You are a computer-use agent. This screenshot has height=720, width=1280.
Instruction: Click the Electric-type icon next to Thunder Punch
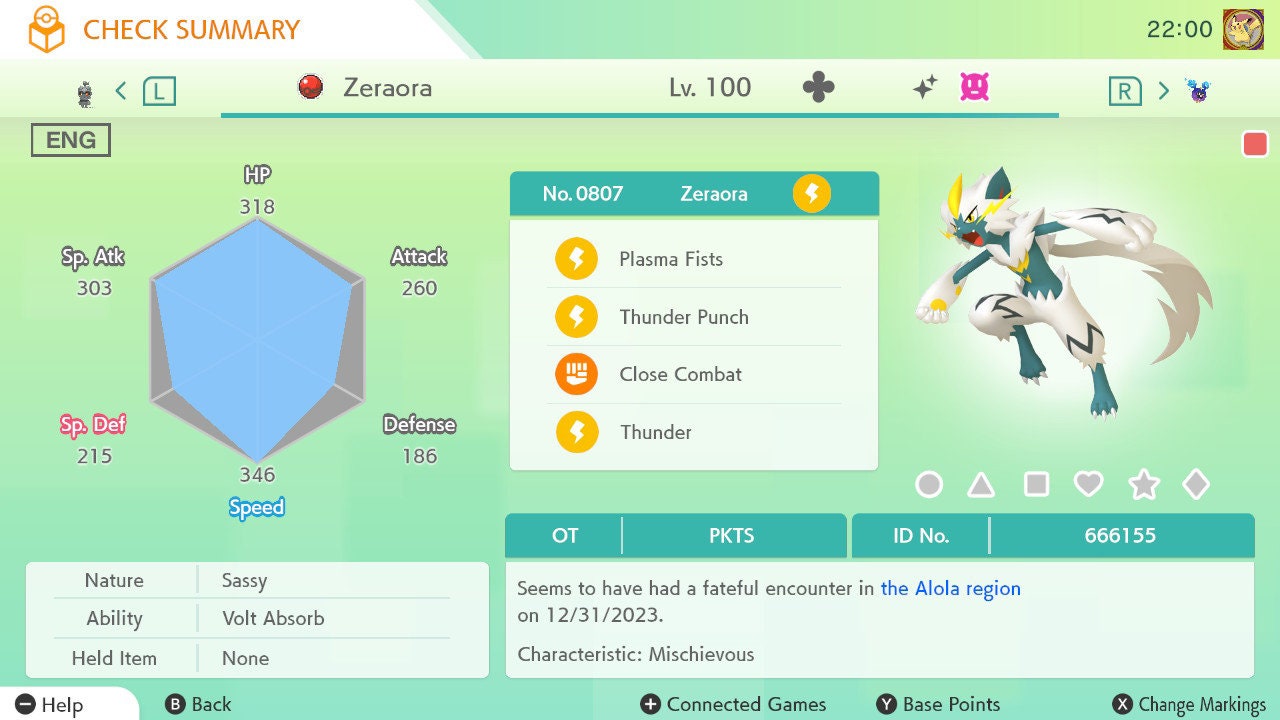(577, 317)
